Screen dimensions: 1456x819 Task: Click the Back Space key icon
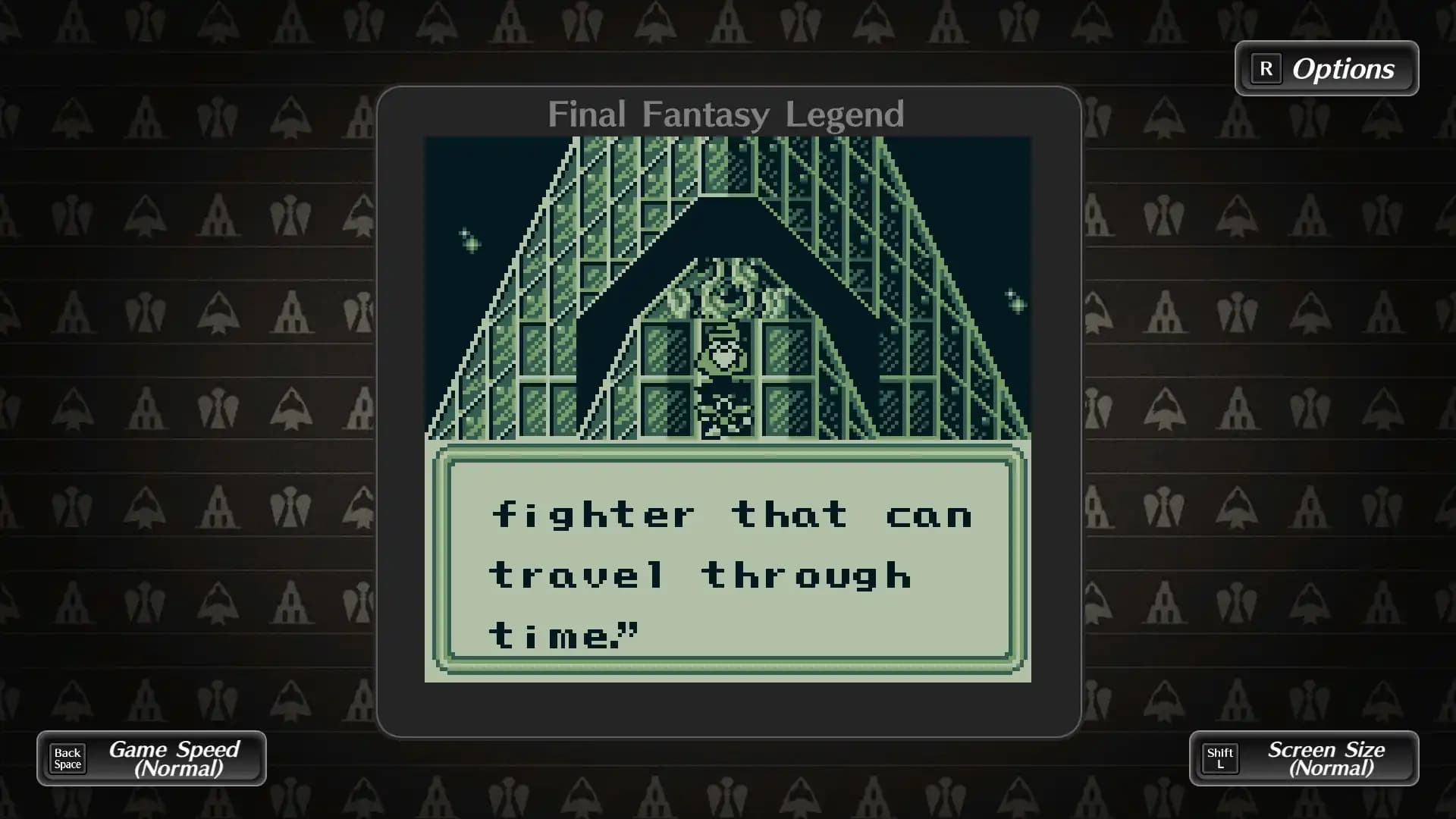click(67, 758)
